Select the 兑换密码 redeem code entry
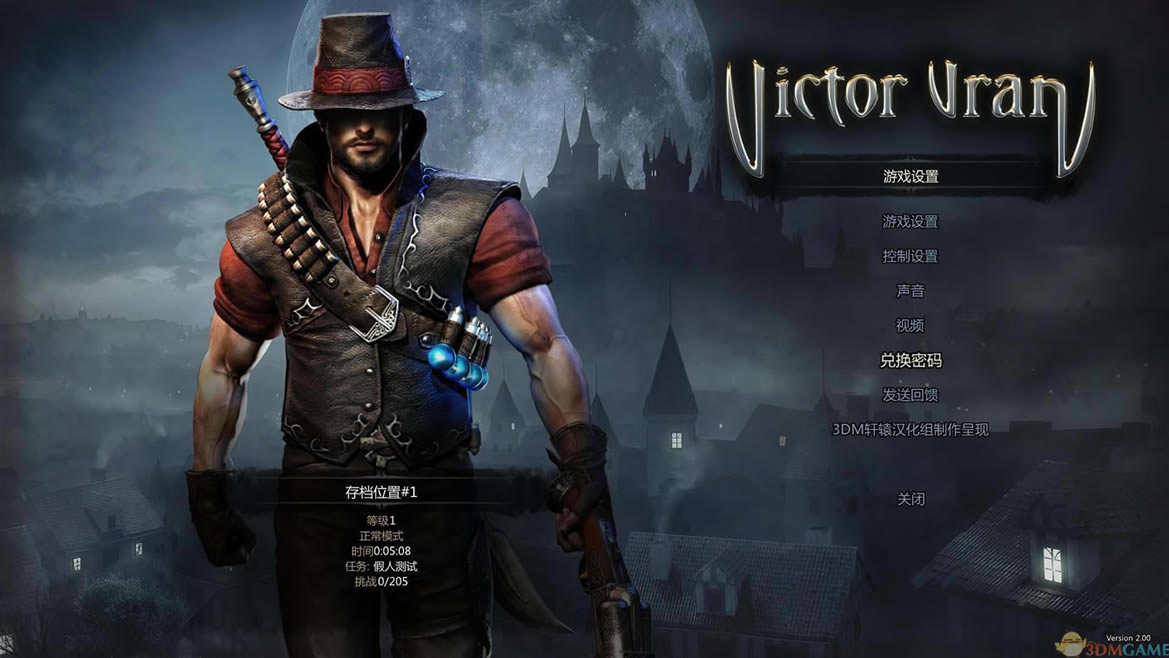Screen dimensions: 1169x658 coord(910,360)
